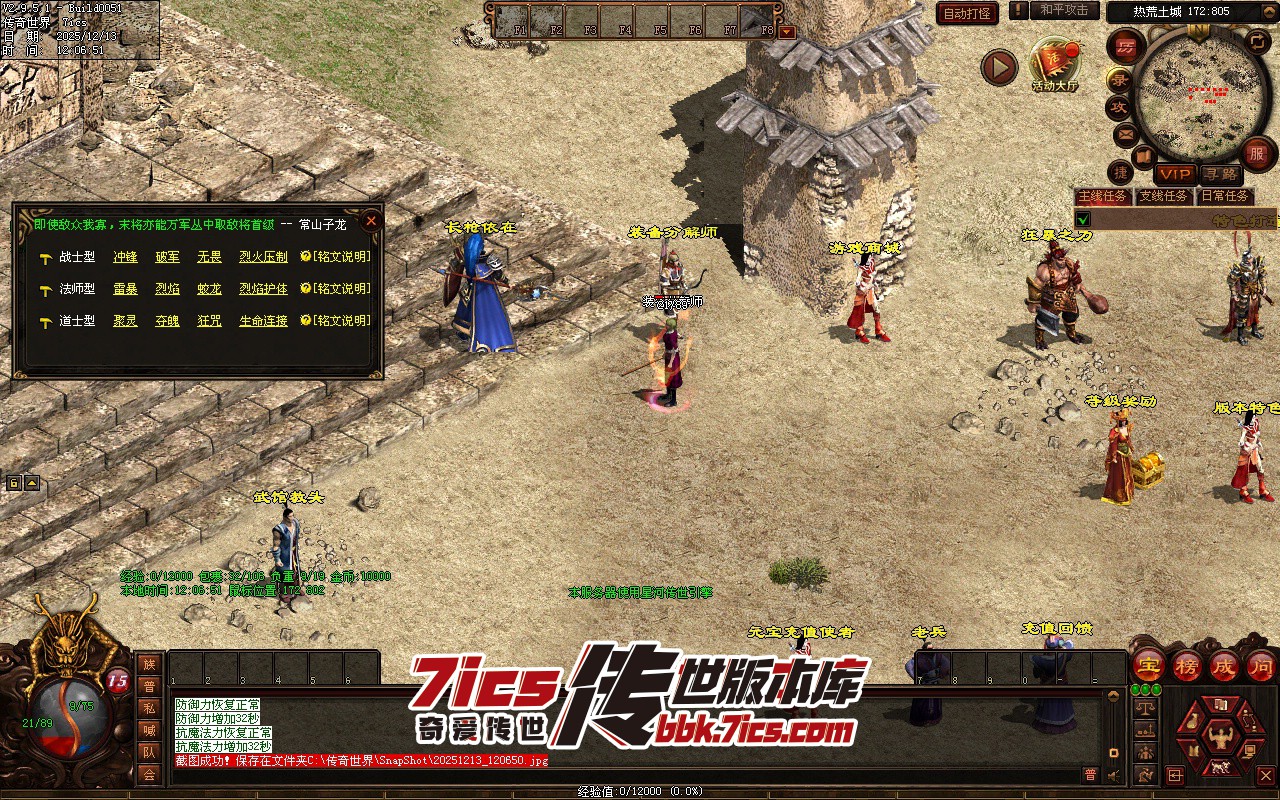Toggle the 自动打怪 auto-fight button

[x=967, y=13]
